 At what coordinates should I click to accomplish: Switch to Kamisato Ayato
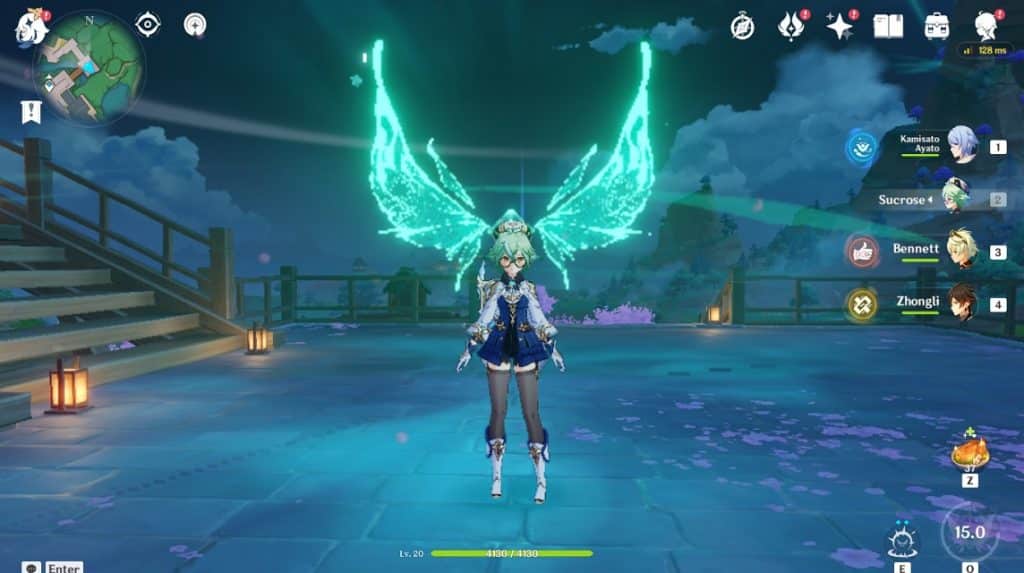(961, 145)
